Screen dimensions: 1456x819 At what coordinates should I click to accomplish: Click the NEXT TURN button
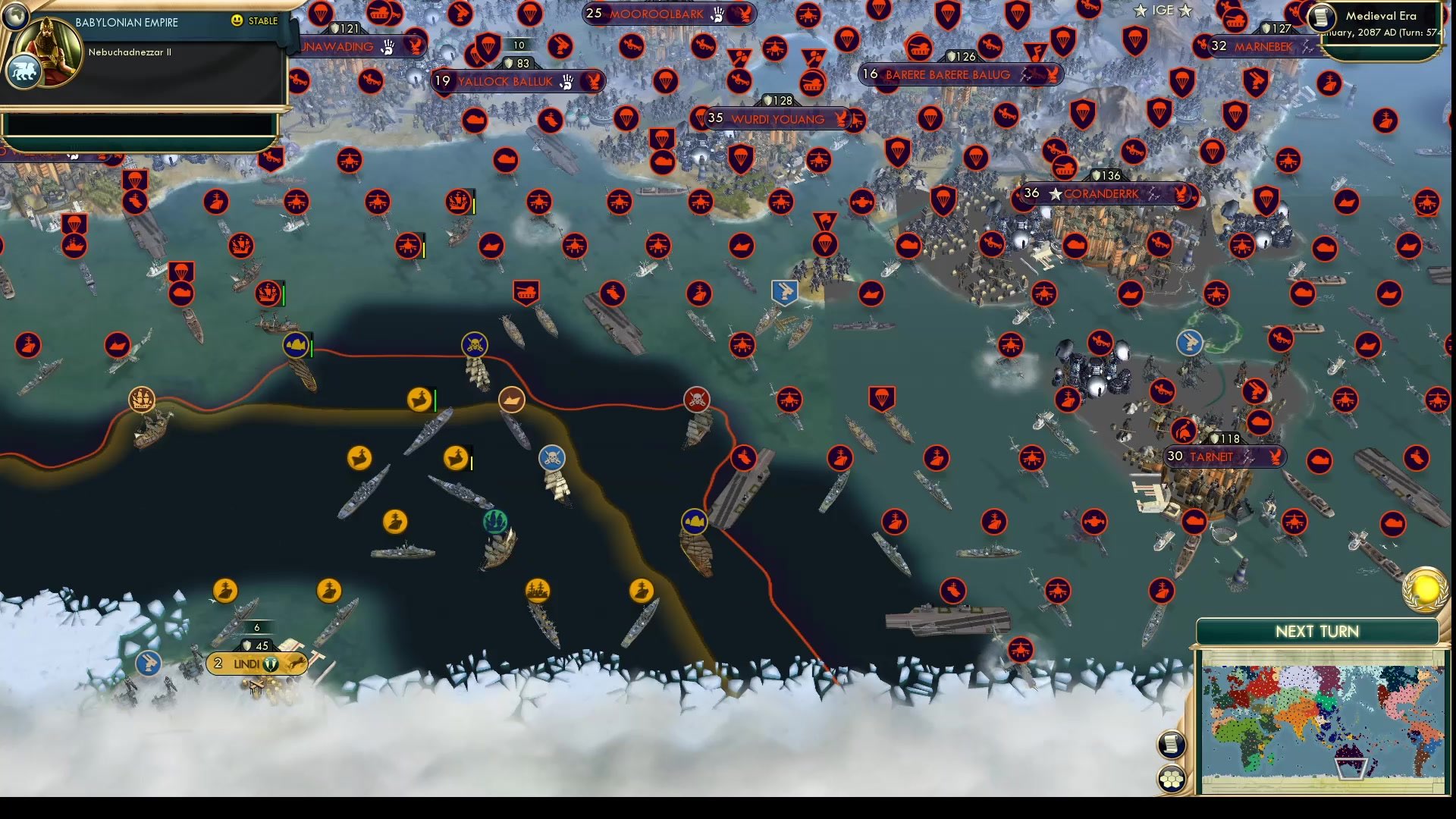[1318, 631]
